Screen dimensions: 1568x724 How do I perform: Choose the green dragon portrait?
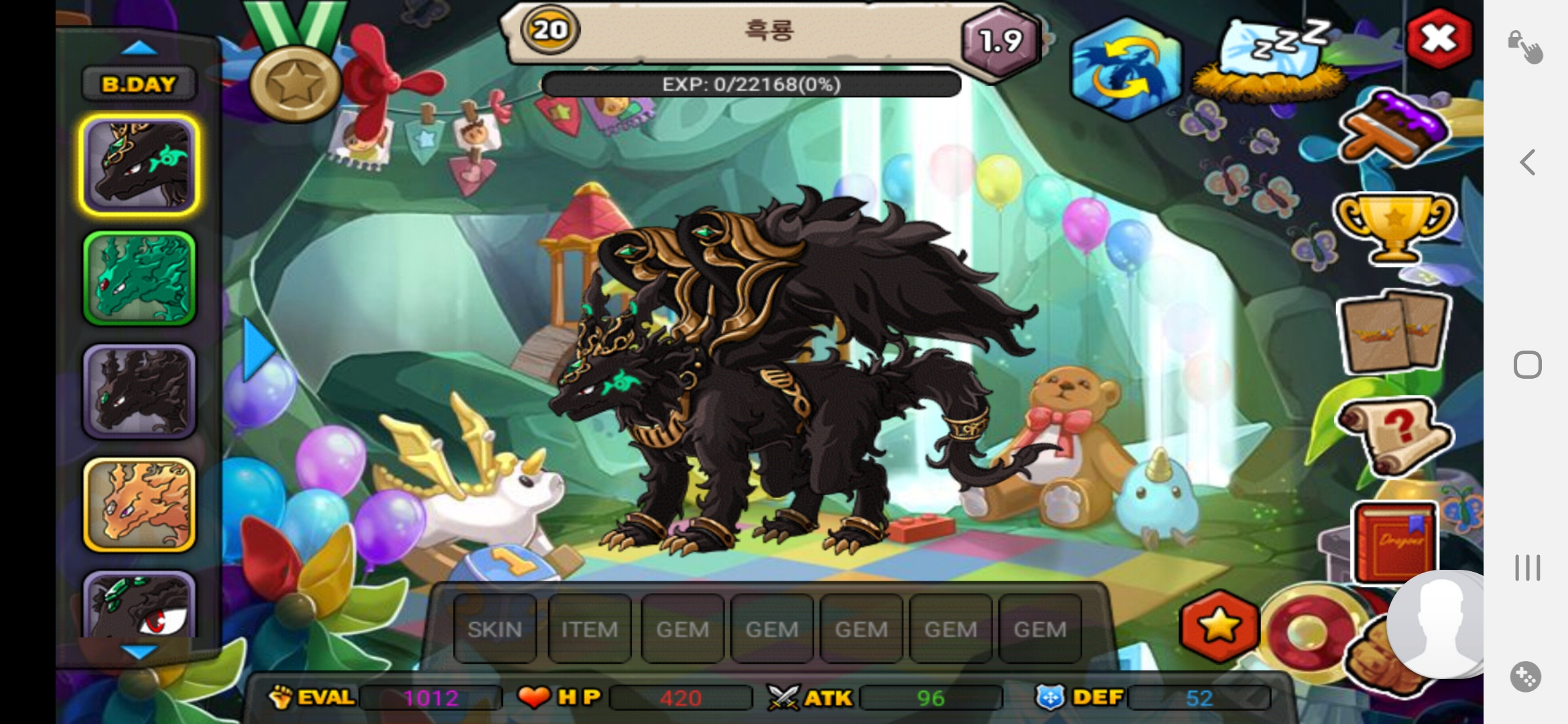tap(139, 279)
